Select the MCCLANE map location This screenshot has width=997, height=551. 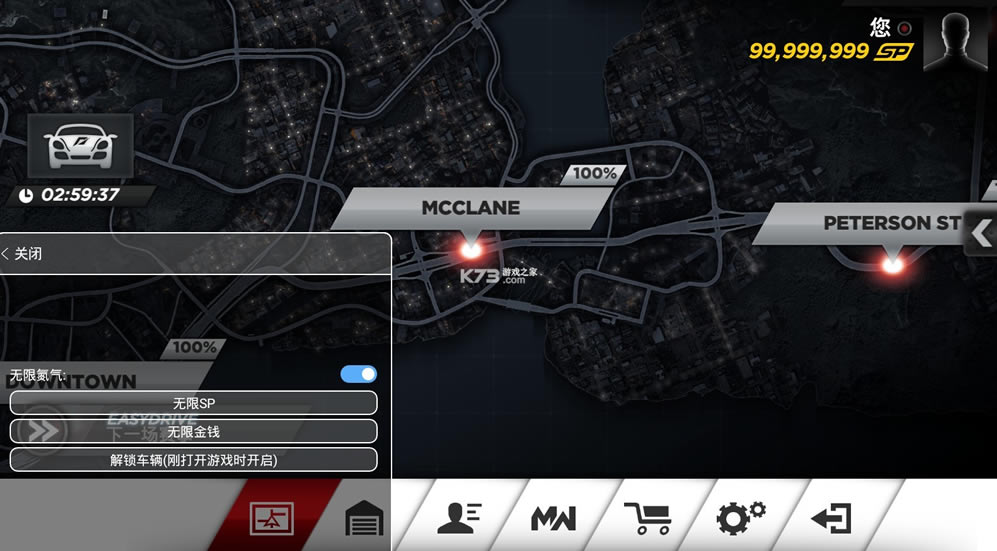tap(470, 209)
